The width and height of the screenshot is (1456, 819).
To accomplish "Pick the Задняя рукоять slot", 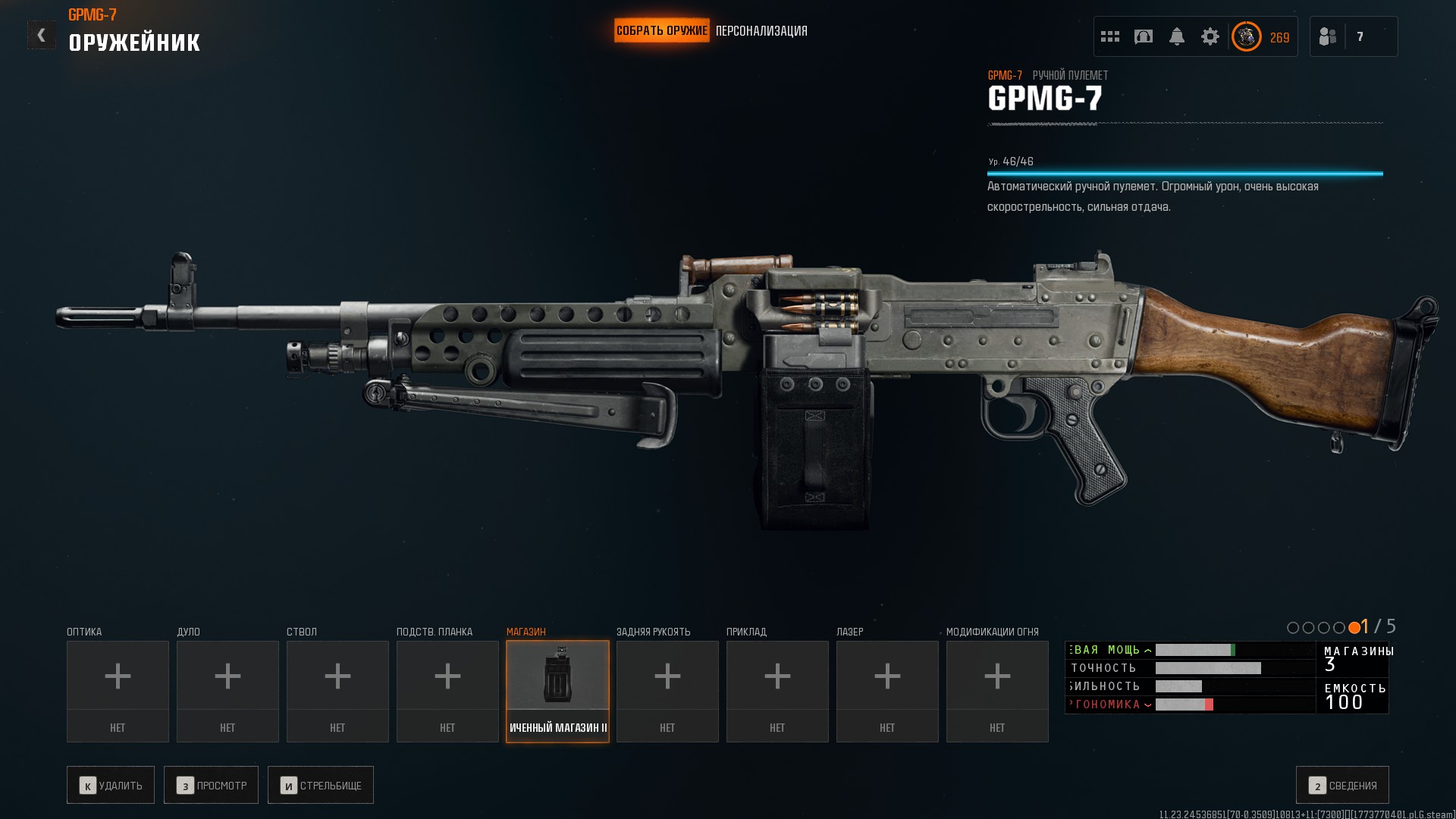I will [x=667, y=691].
